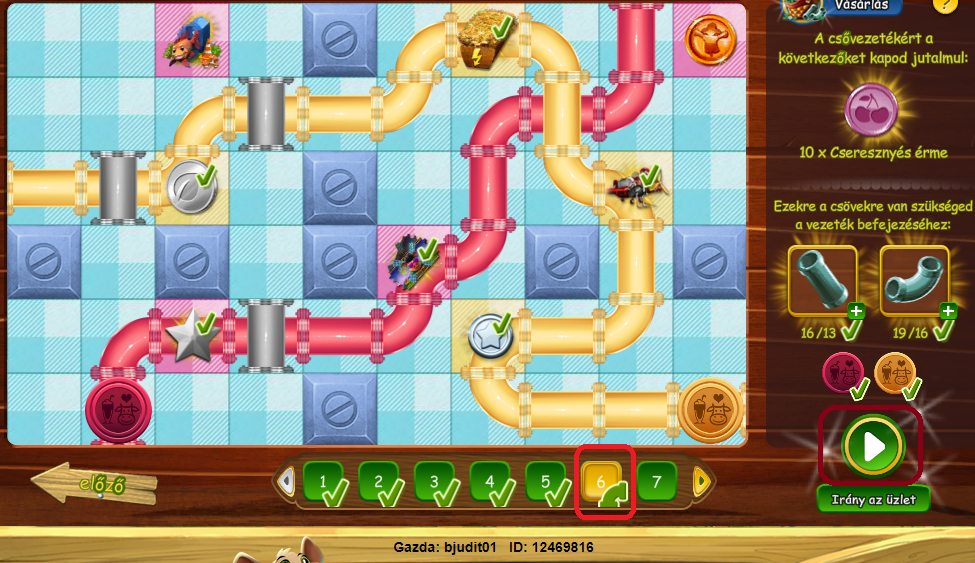This screenshot has height=563, width=975.
Task: Open help via the yellow question mark
Action: 943,5
